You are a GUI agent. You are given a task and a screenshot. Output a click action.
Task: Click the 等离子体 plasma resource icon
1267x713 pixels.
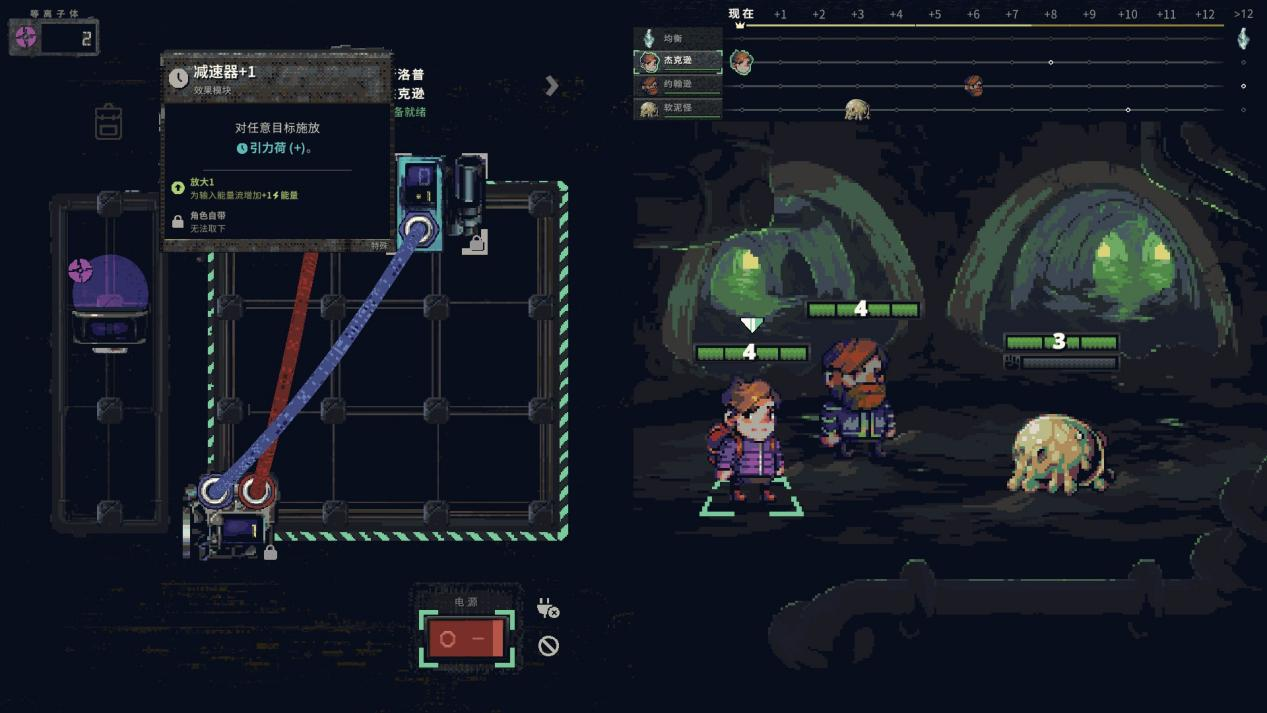coord(26,38)
